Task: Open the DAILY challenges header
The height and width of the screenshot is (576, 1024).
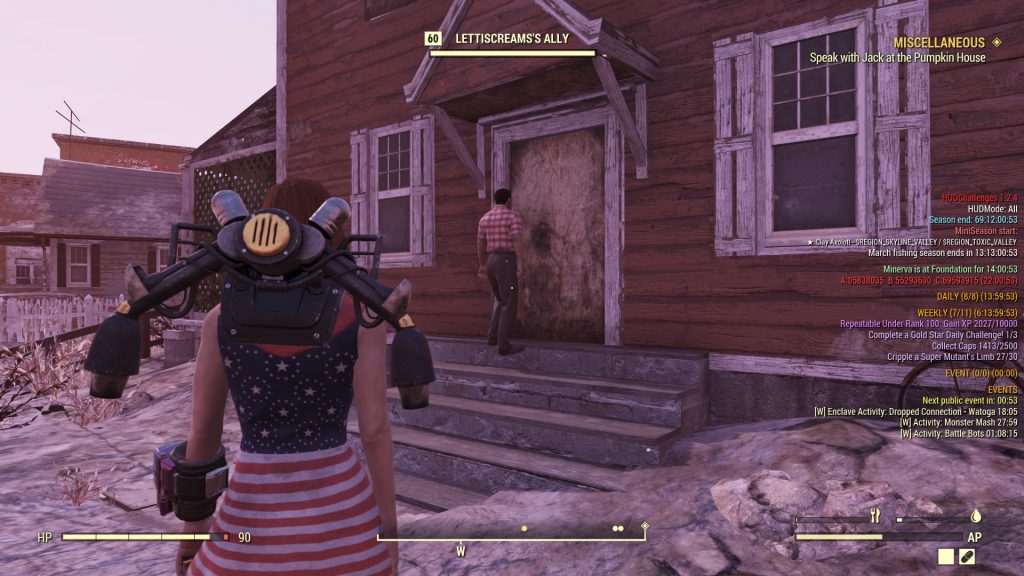Action: pos(984,297)
